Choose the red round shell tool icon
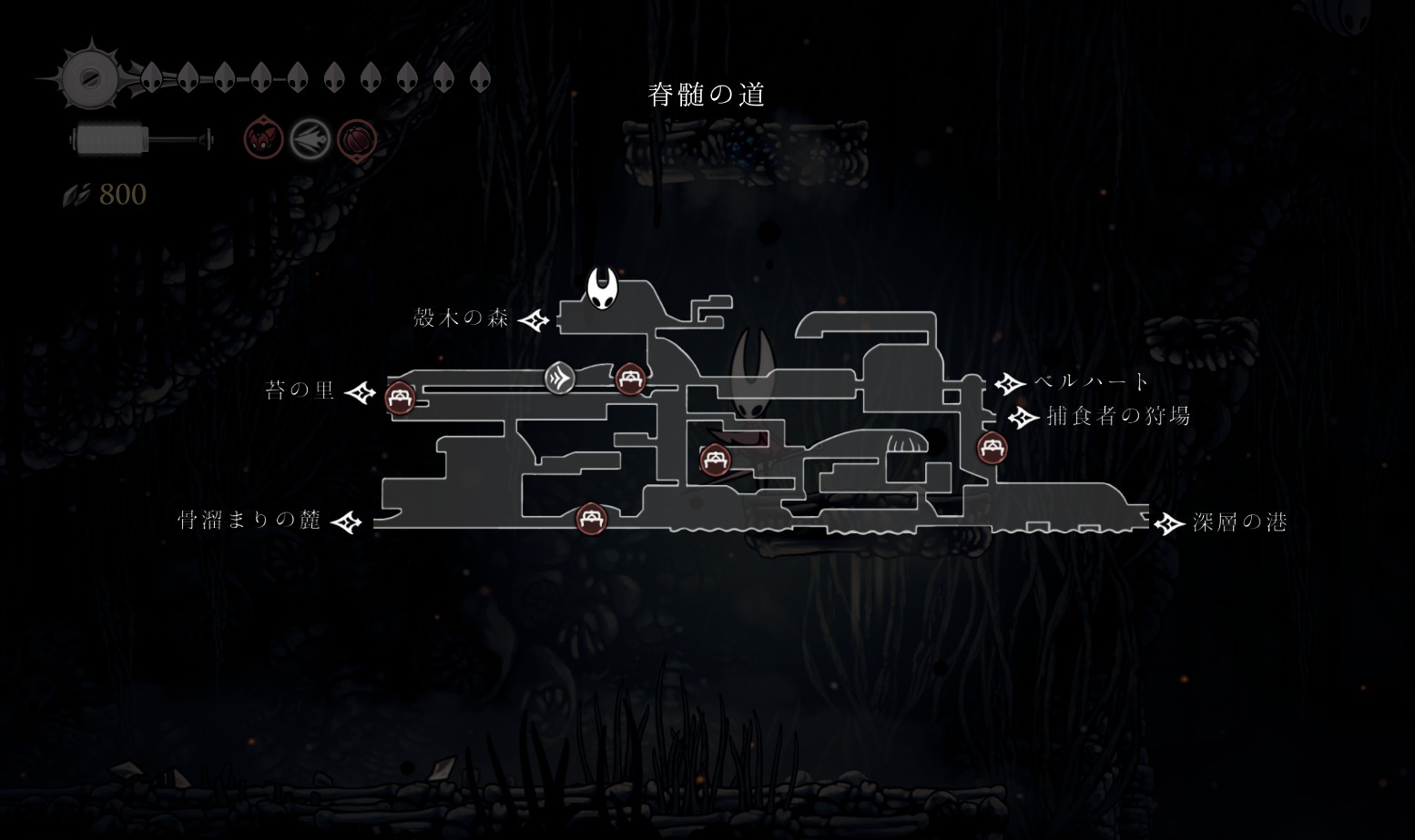The width and height of the screenshot is (1415, 840). point(356,140)
